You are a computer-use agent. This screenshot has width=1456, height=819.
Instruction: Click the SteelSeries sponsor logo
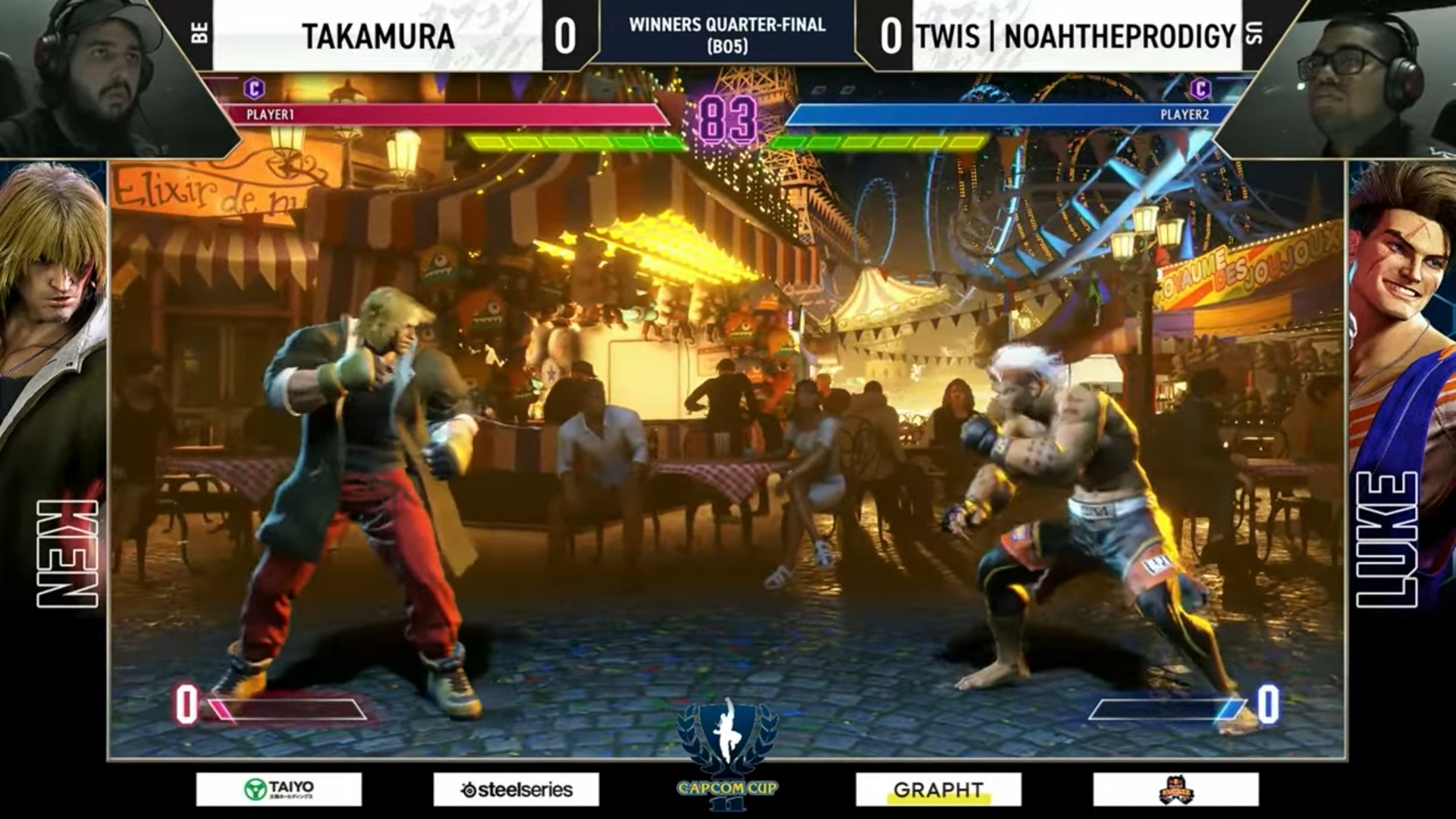pyautogui.click(x=516, y=789)
